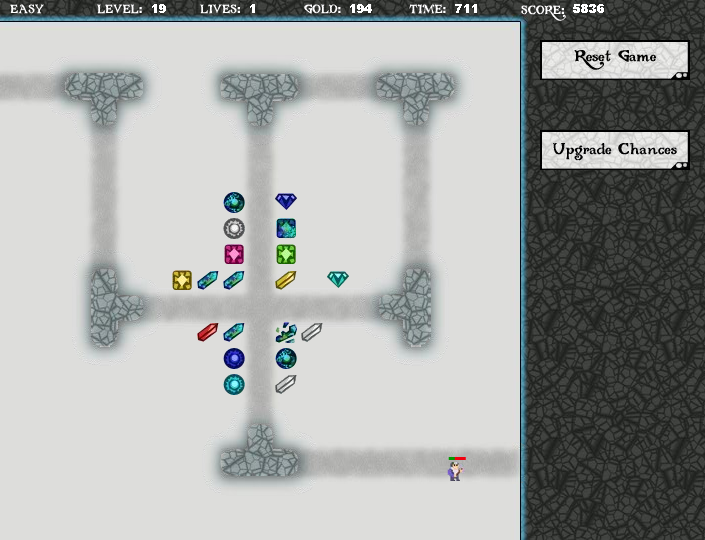Click the Reset Game button
Image resolution: width=705 pixels, height=540 pixels.
click(614, 59)
